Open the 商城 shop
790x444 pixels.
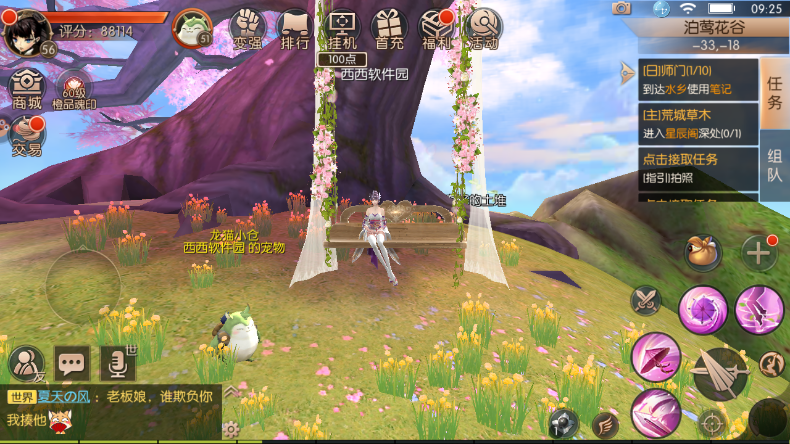pos(27,89)
